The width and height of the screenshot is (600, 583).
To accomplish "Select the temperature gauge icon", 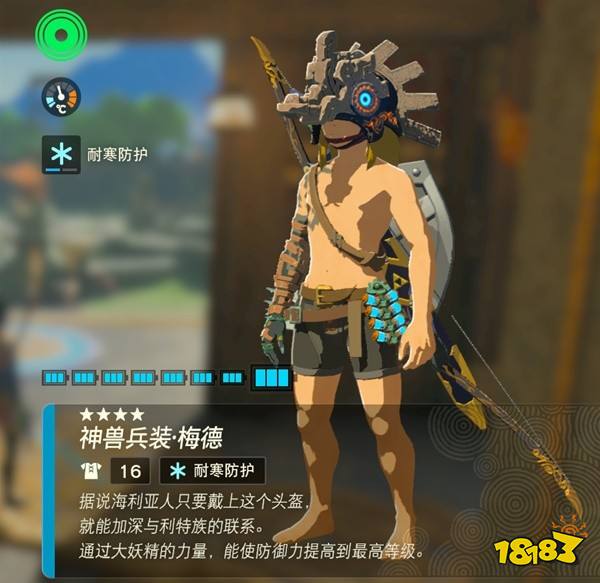I will 61,98.
